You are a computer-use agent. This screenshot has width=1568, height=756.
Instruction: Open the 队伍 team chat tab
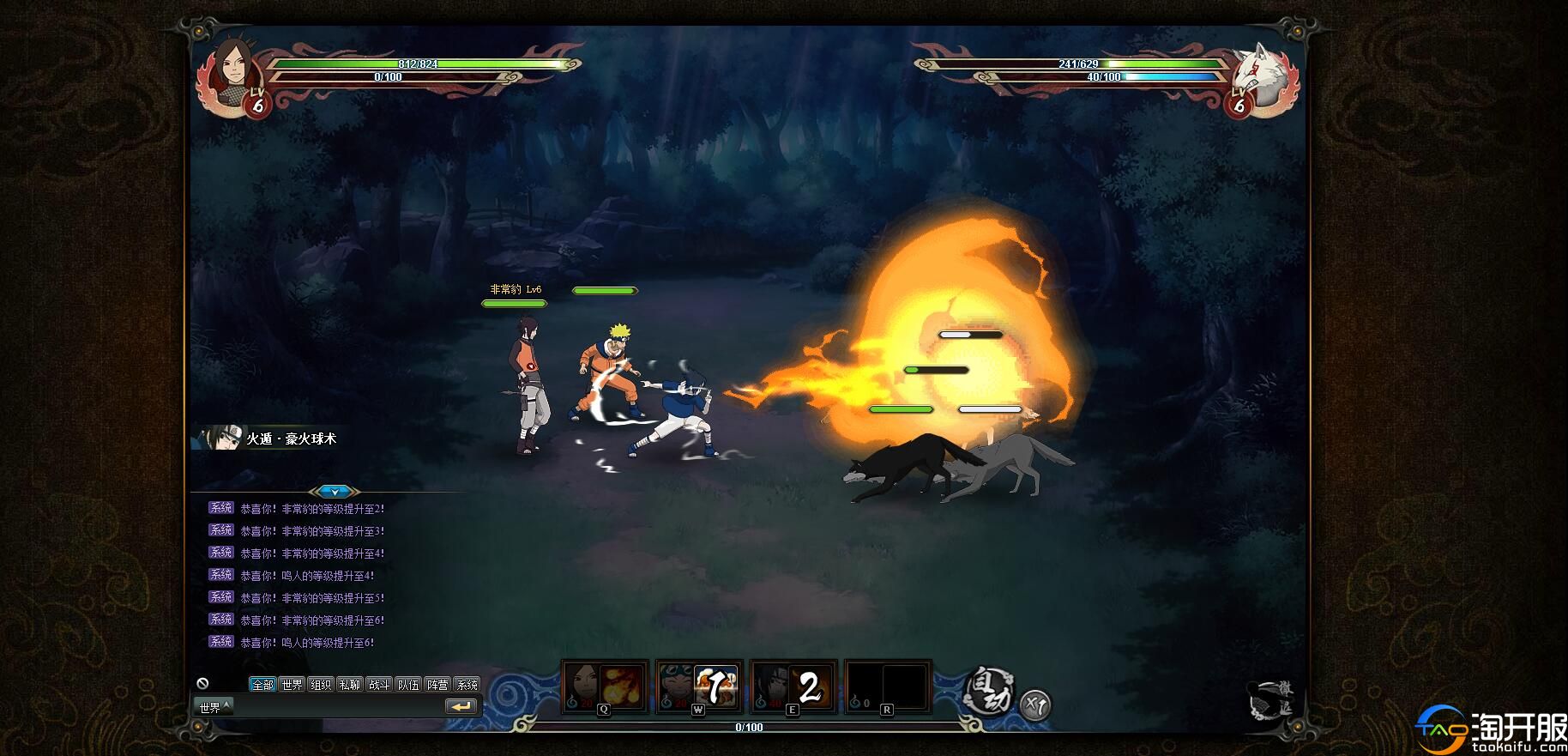408,684
